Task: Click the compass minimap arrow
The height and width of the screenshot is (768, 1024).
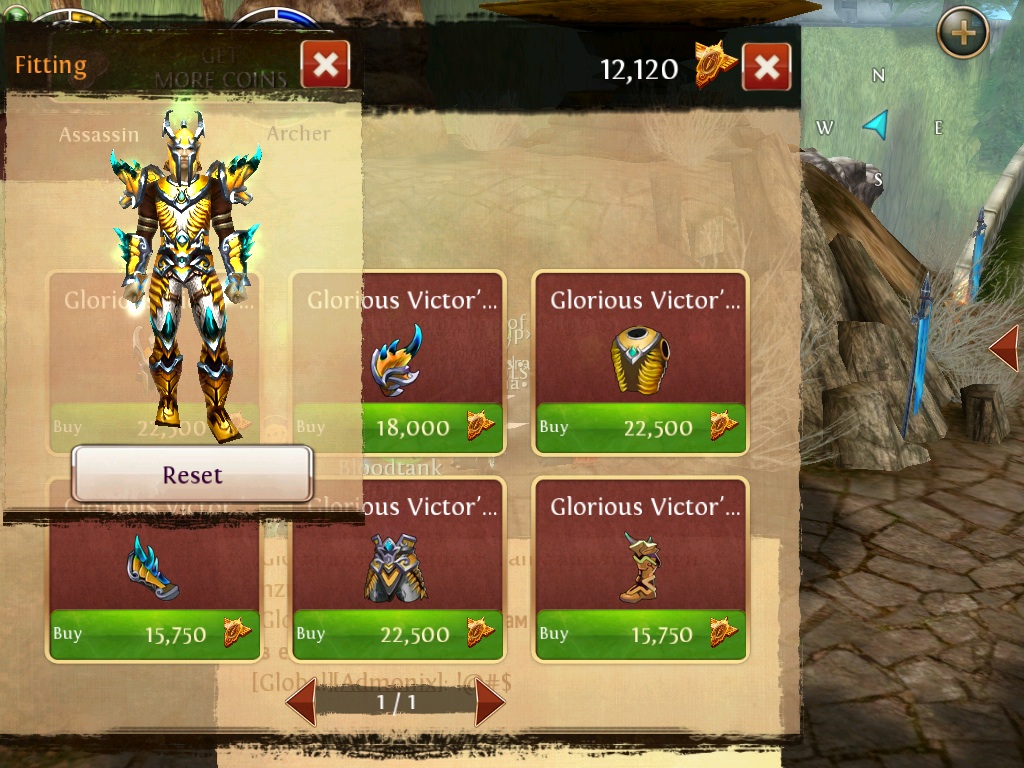Action: click(877, 125)
